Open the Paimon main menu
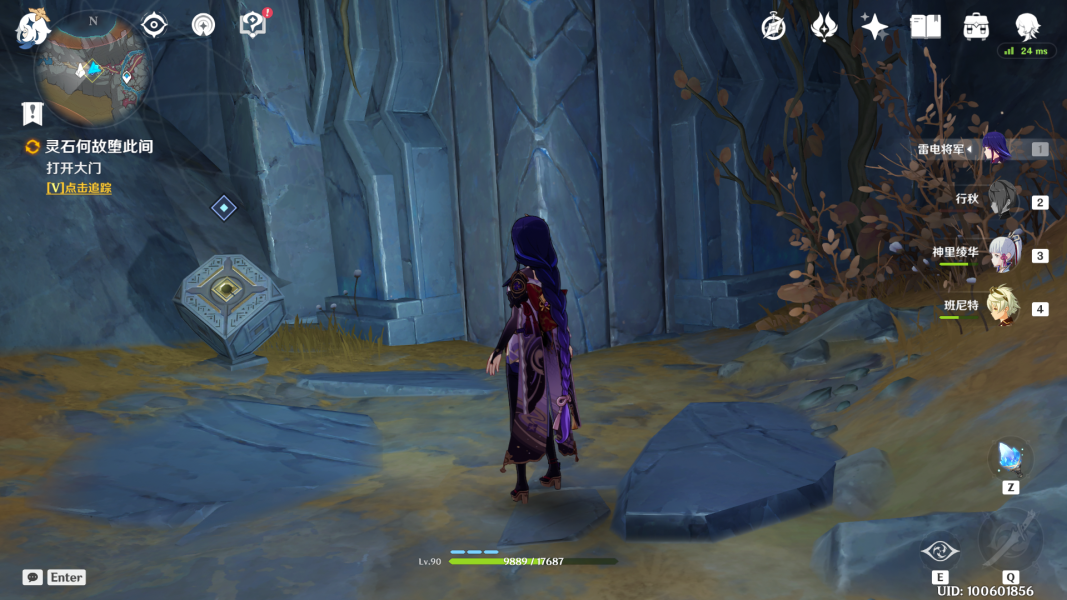The height and width of the screenshot is (600, 1067). 32,28
